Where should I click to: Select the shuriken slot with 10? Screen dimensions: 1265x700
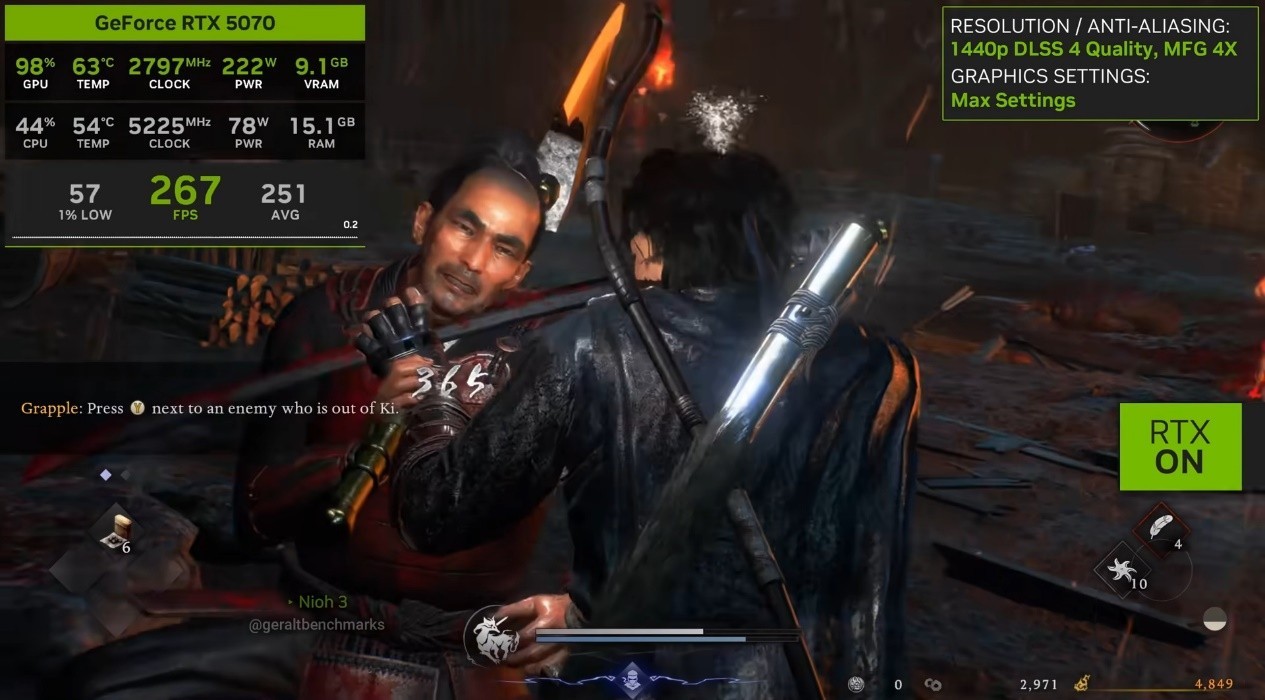tap(1121, 574)
